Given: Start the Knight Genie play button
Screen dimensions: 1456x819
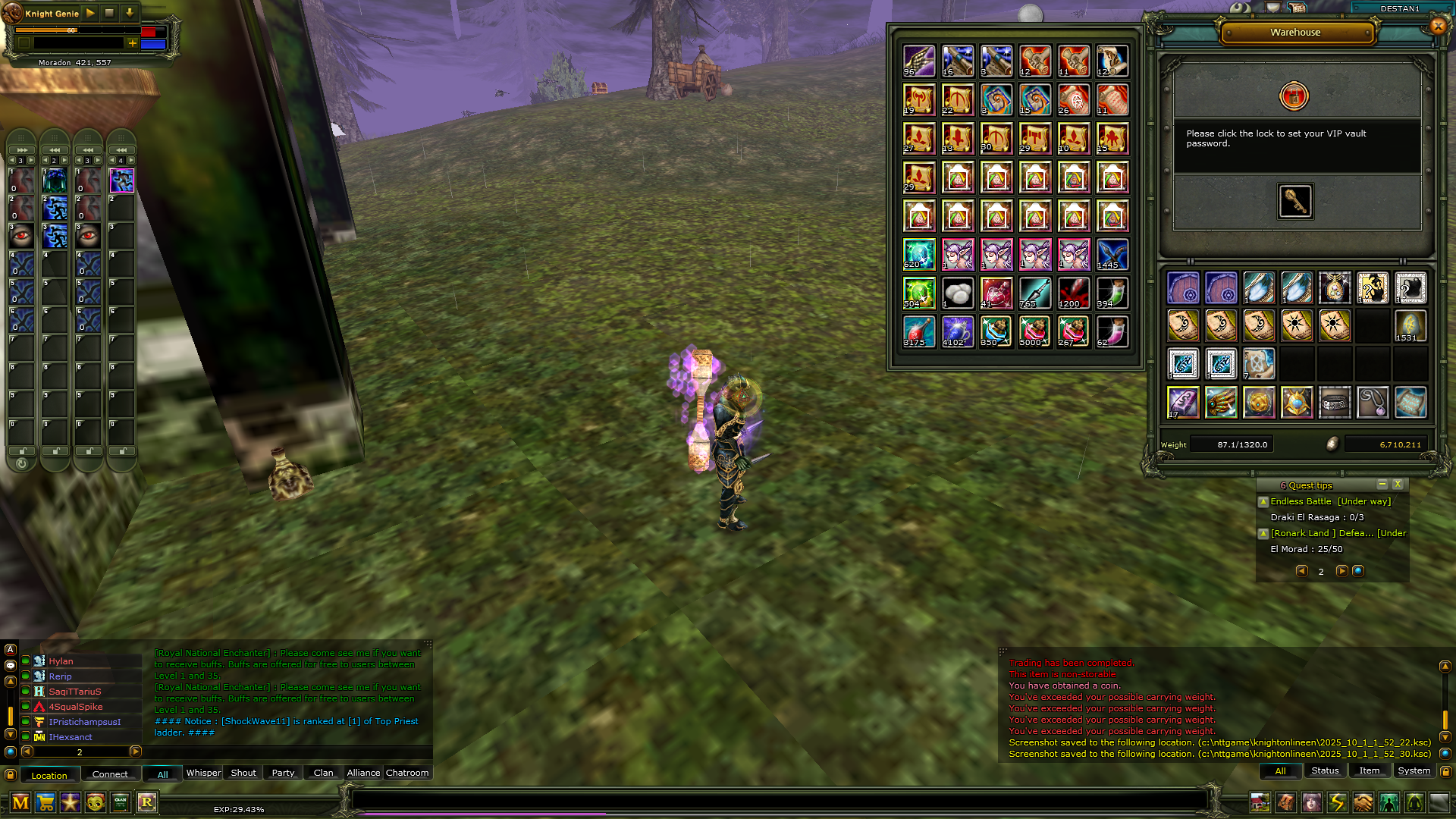Looking at the screenshot, I should (x=90, y=13).
